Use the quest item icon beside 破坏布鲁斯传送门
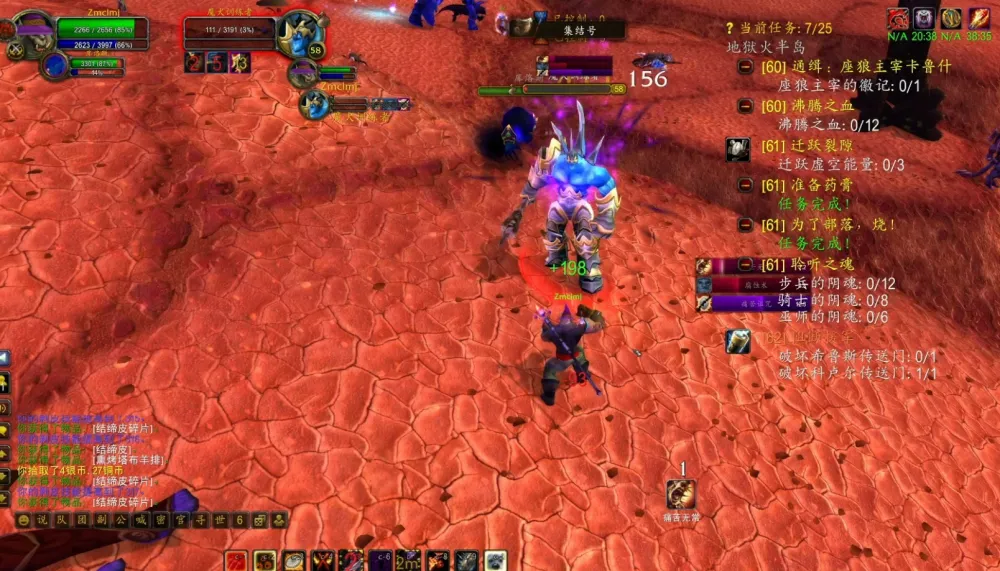This screenshot has width=1000, height=571. (738, 342)
